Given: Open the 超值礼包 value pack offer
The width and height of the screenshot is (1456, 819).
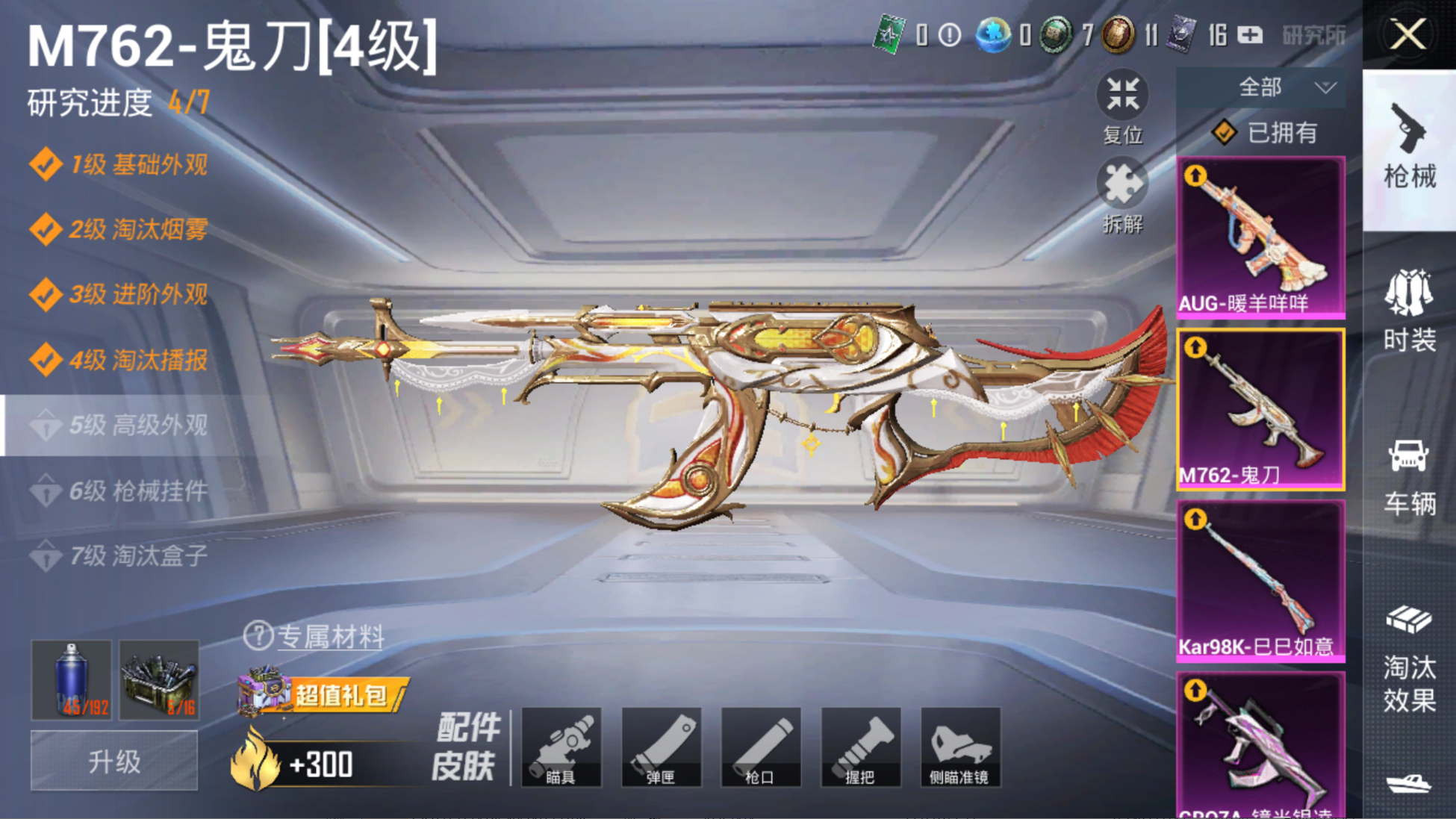Looking at the screenshot, I should coord(323,694).
